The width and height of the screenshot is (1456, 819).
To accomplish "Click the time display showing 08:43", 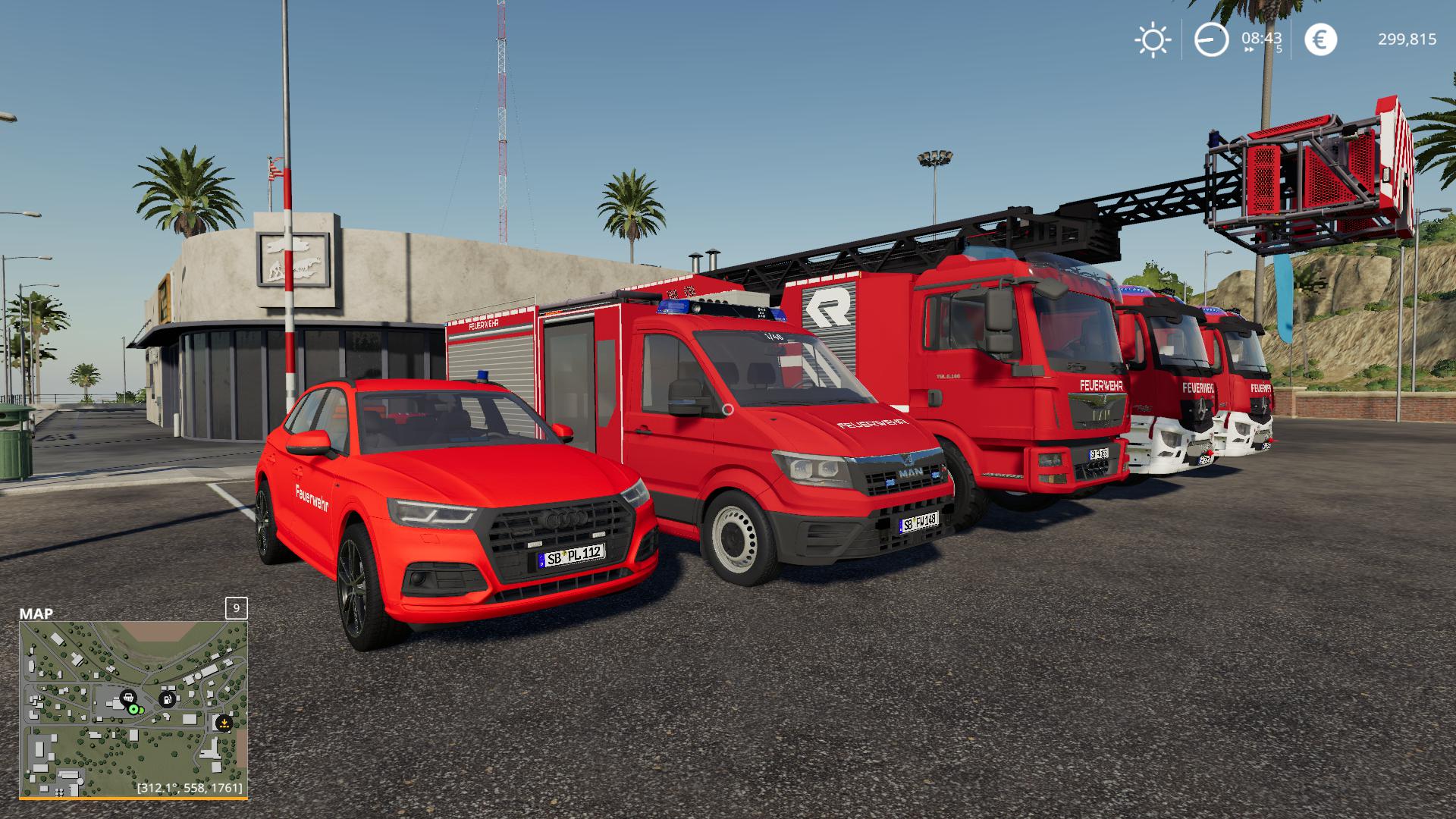I will (x=1261, y=39).
